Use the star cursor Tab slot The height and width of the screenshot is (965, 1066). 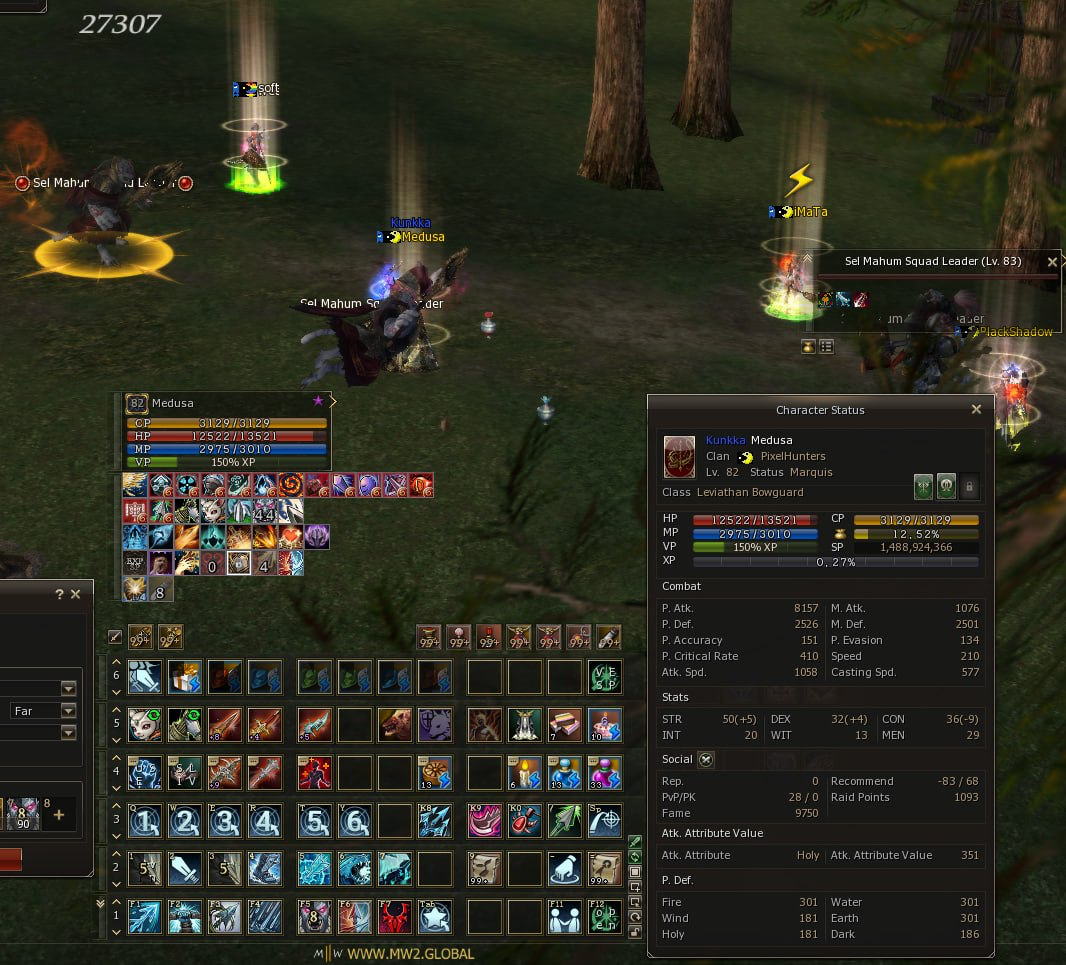pos(435,916)
